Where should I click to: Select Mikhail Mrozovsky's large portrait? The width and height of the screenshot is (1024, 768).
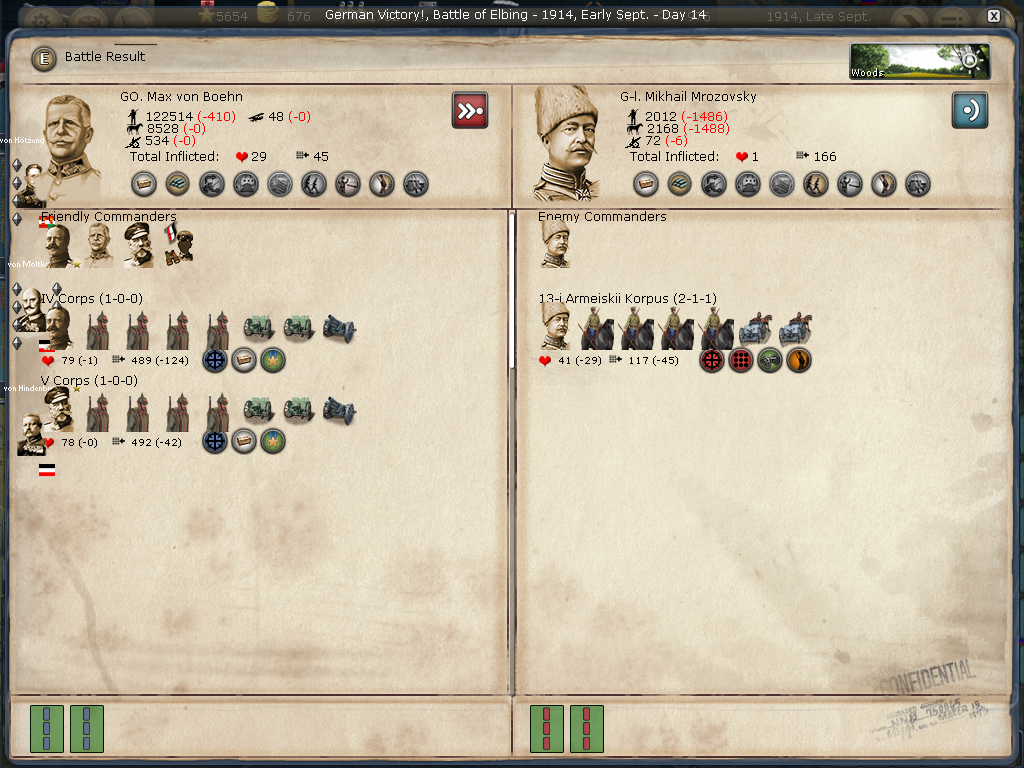[x=567, y=142]
